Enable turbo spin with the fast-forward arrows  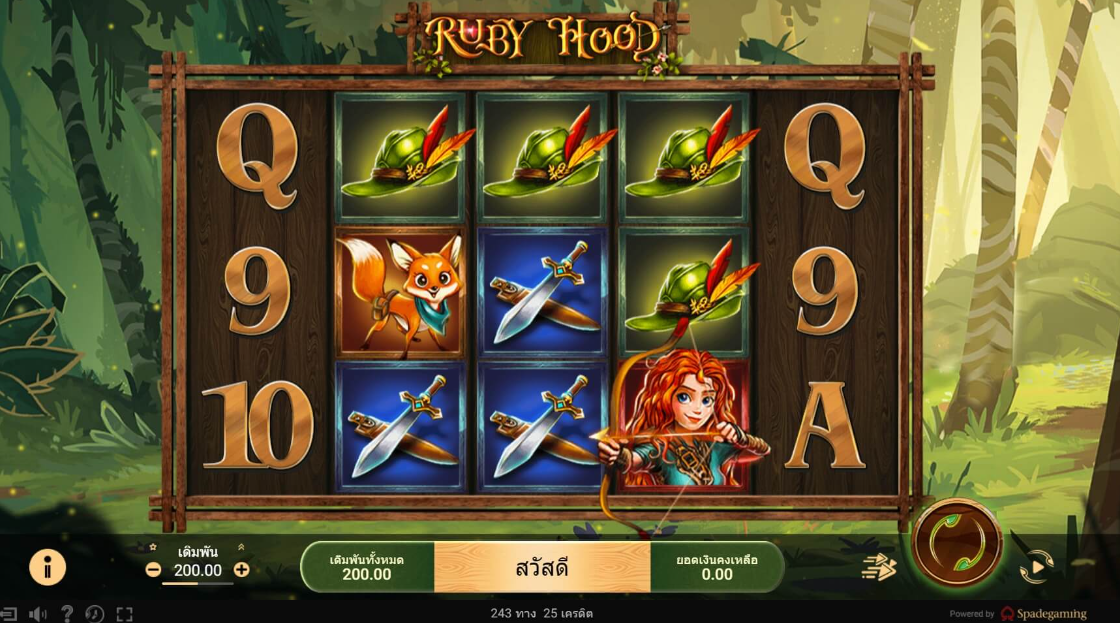click(879, 567)
